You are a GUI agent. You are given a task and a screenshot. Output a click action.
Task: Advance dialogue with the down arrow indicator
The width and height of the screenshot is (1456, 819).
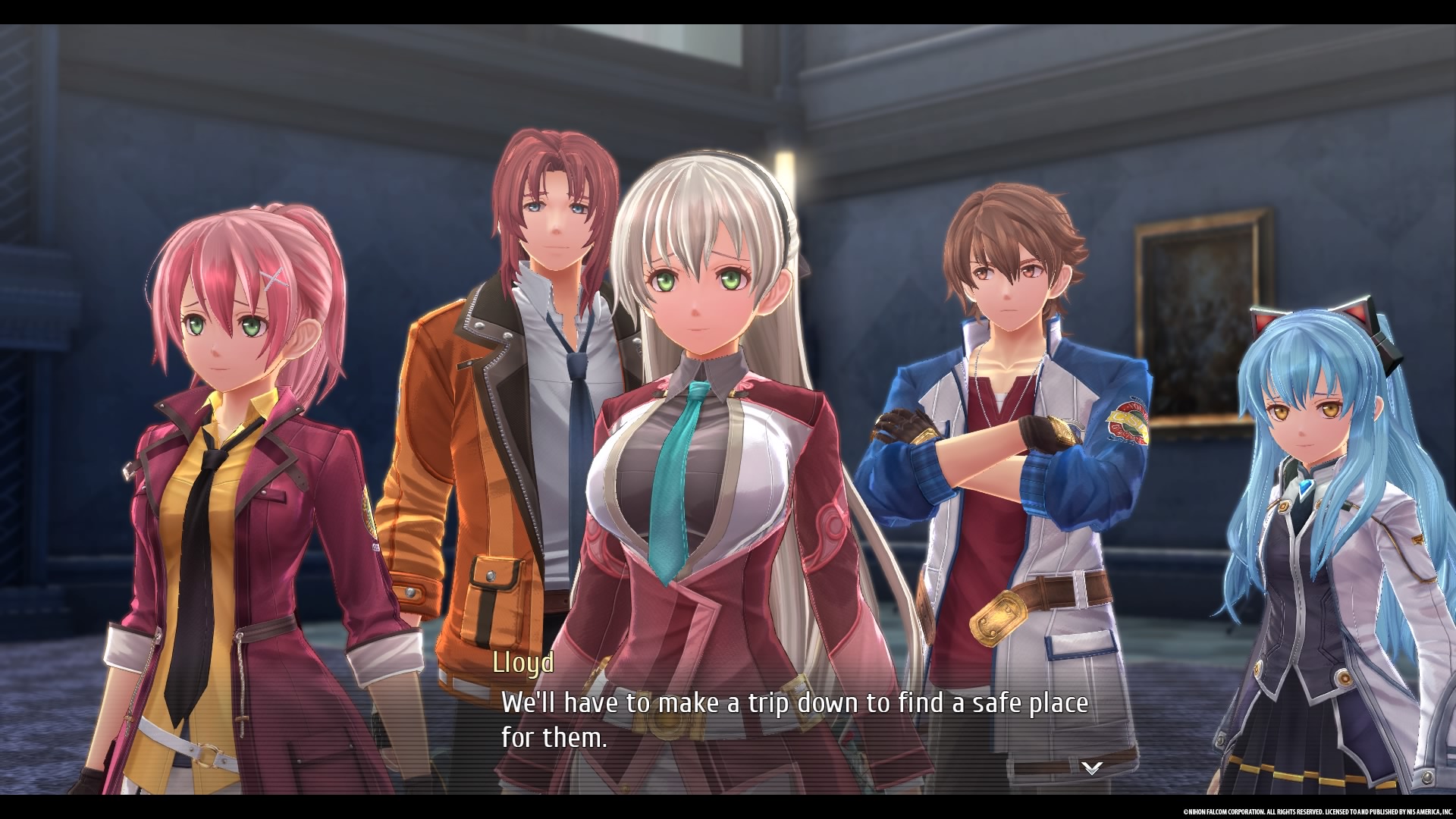coord(1090,768)
